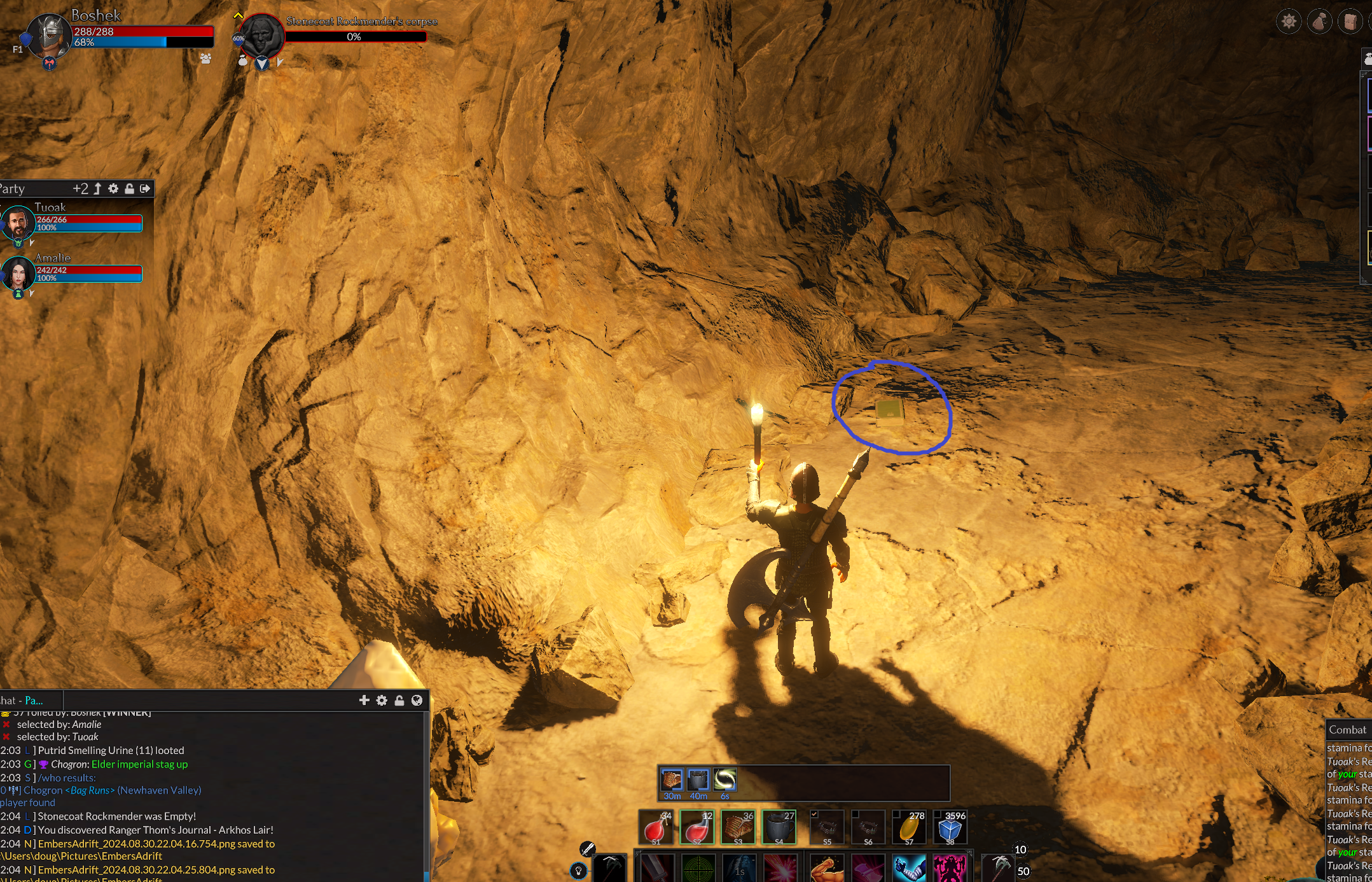Select Boshek's own player portrait
Image resolution: width=1372 pixels, height=882 pixels.
50,35
